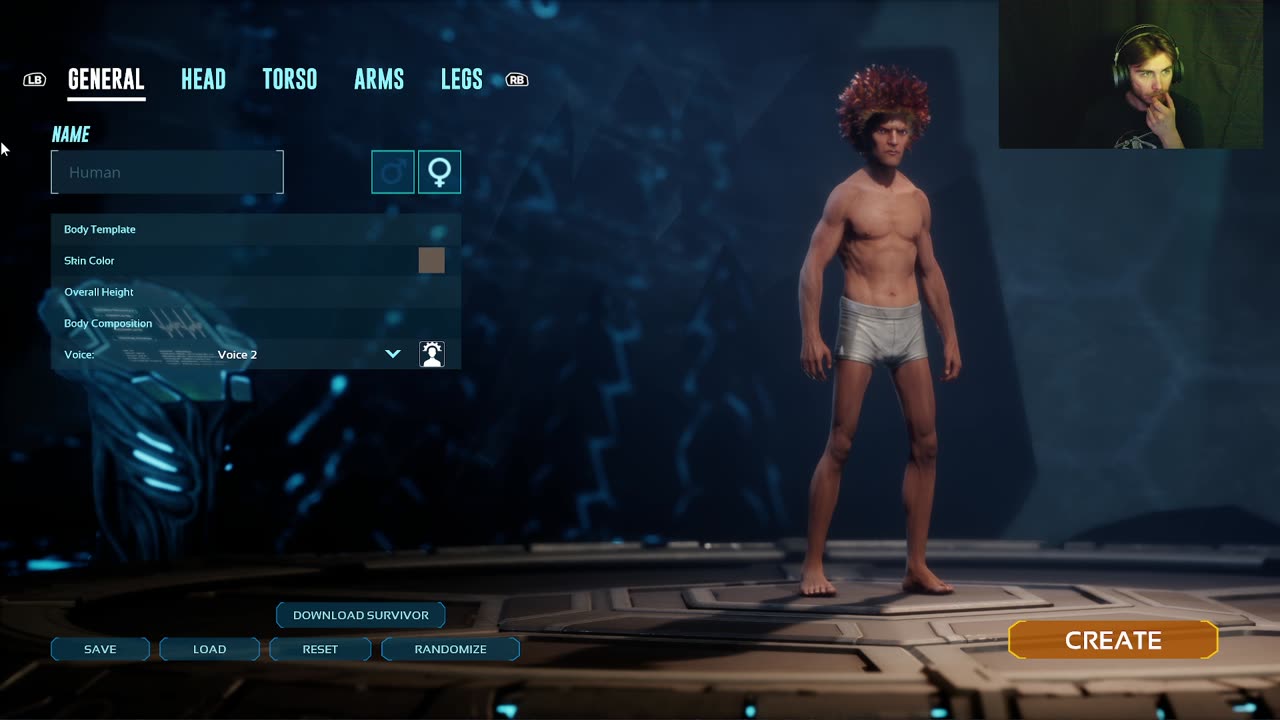Randomize the character appearance
Image resolution: width=1280 pixels, height=720 pixels.
(x=450, y=649)
